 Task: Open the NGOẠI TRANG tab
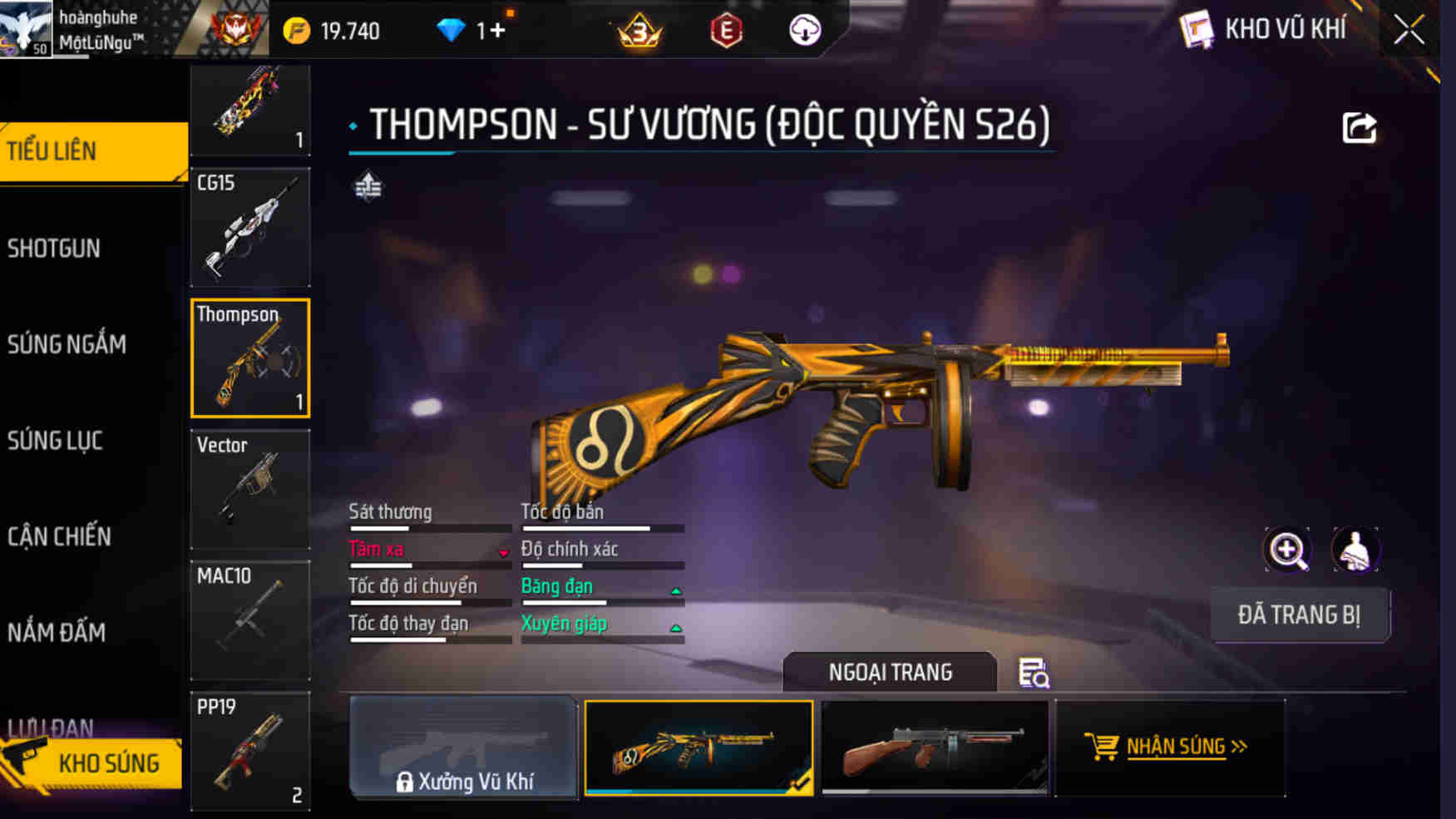coord(891,672)
